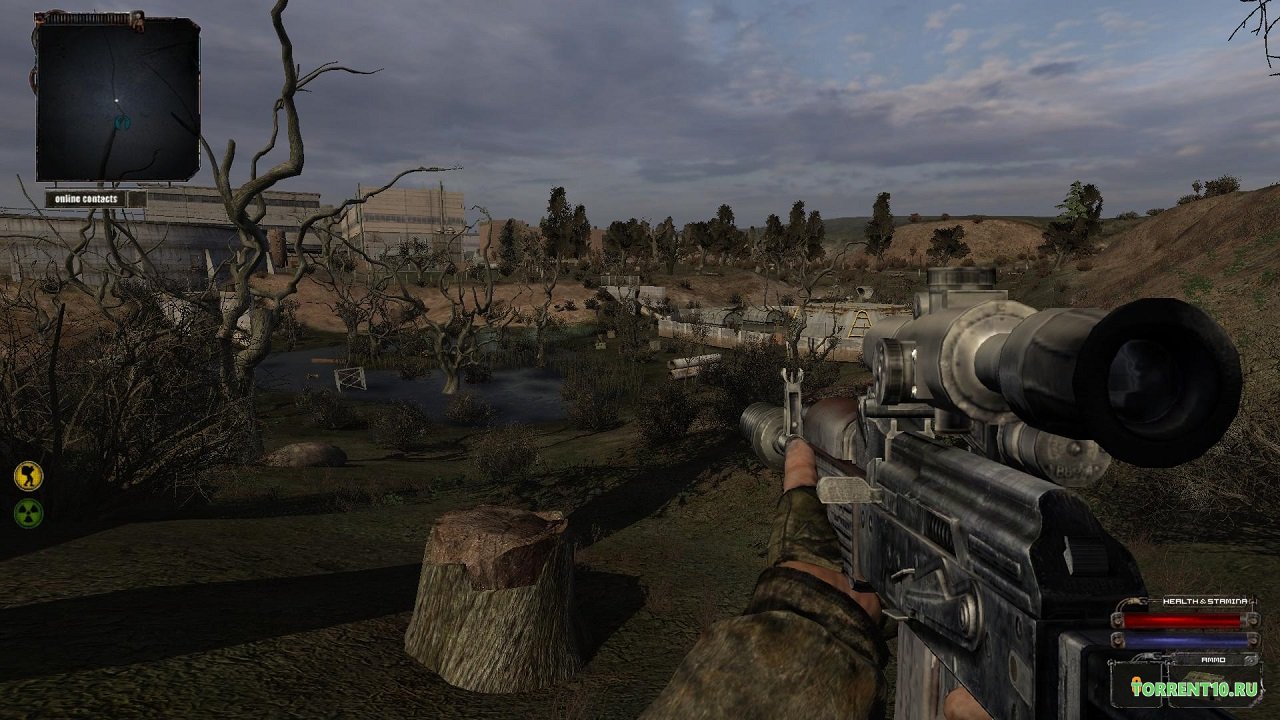
Task: Select the yellow stalker status icon
Action: pyautogui.click(x=28, y=475)
